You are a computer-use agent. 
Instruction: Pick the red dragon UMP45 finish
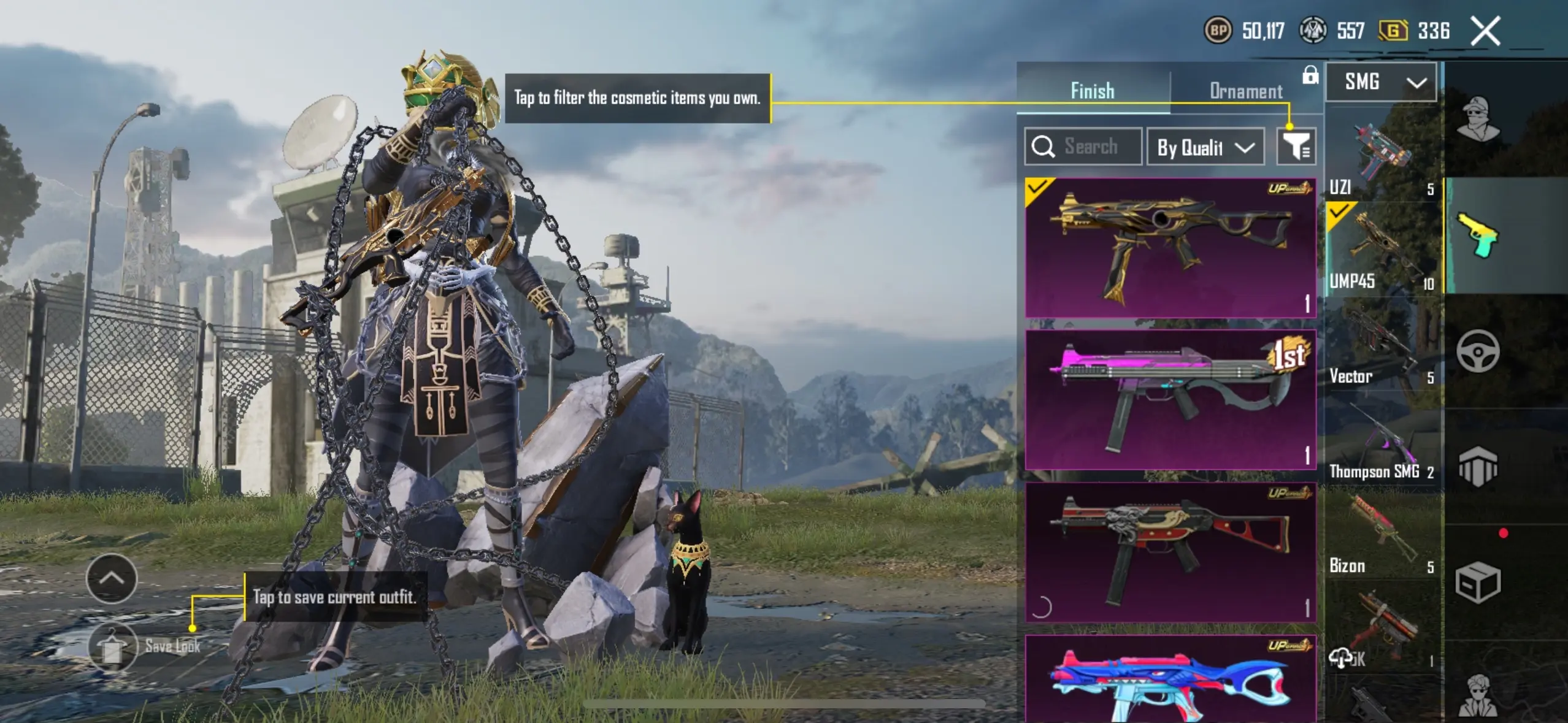tap(1170, 552)
